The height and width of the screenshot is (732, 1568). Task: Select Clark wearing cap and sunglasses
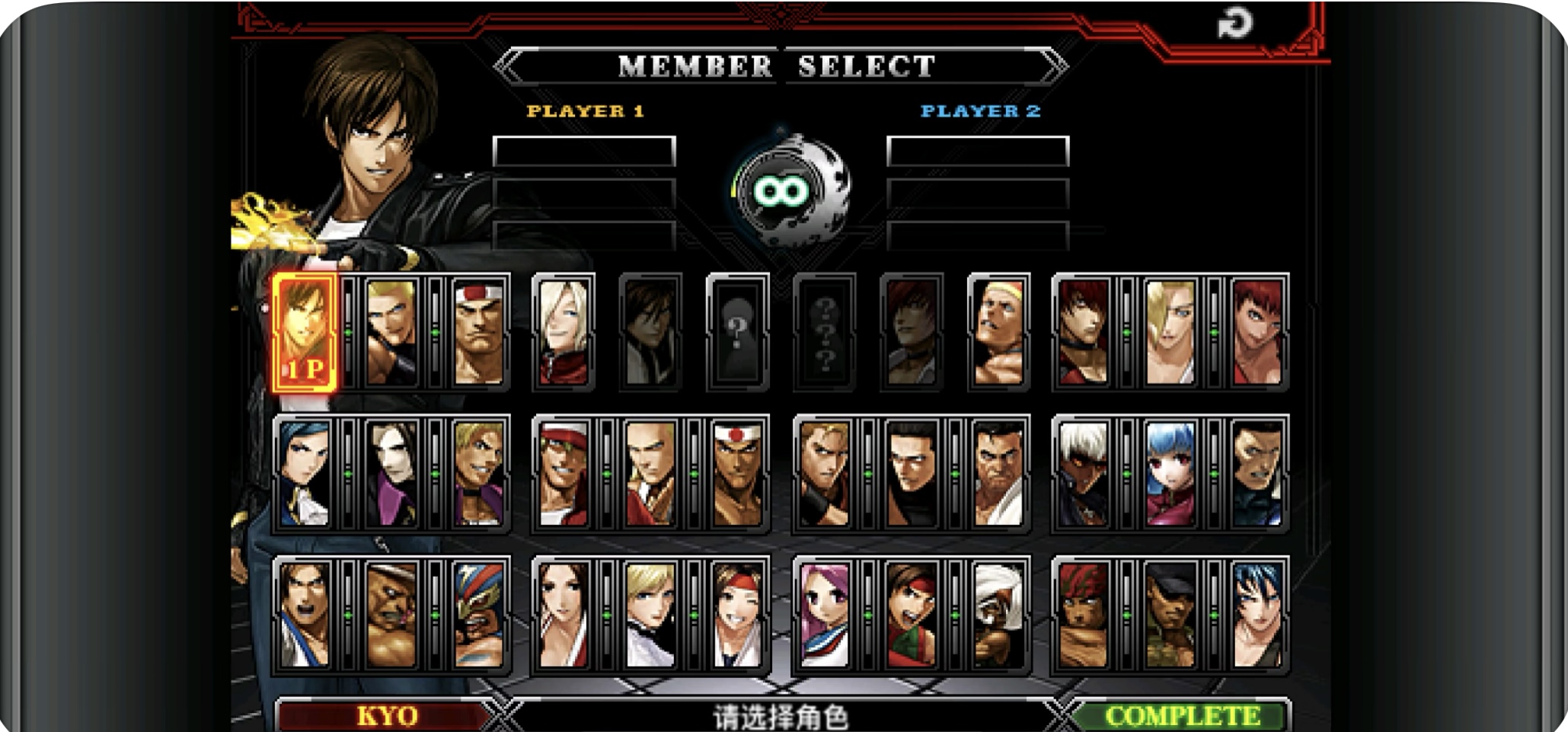click(x=1170, y=615)
